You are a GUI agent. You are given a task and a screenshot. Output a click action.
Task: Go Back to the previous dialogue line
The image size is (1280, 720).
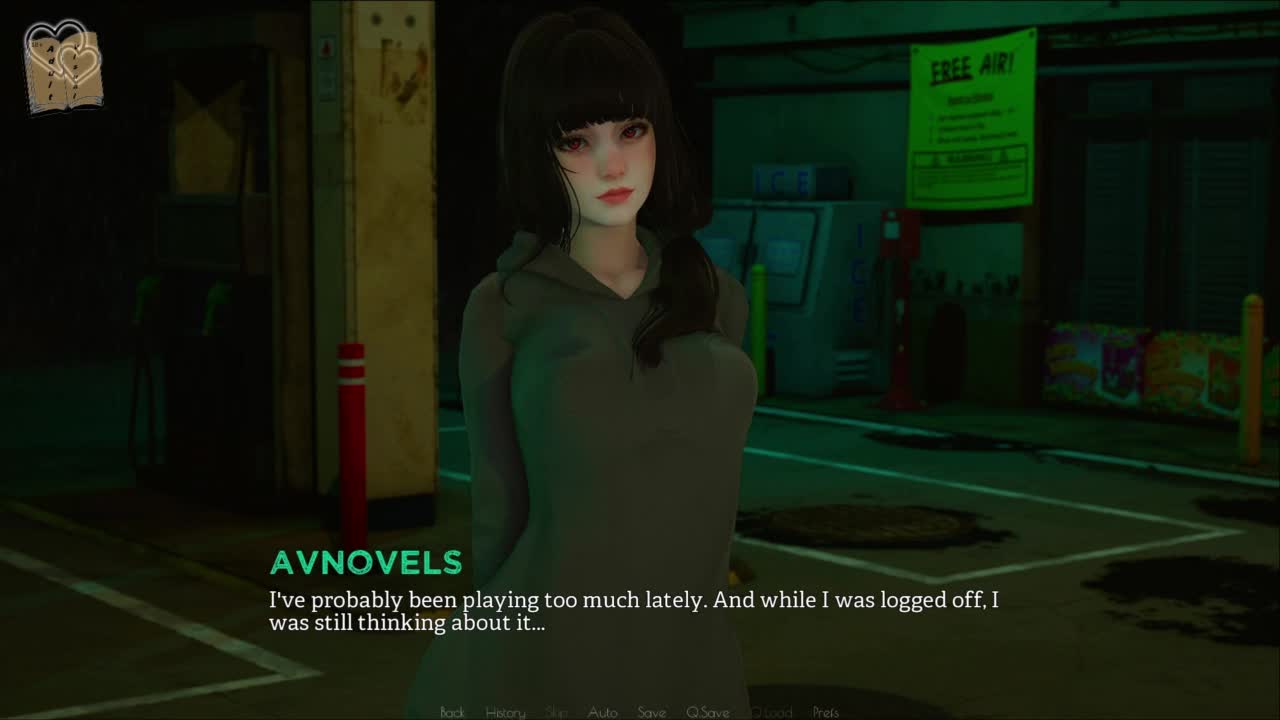click(x=452, y=712)
